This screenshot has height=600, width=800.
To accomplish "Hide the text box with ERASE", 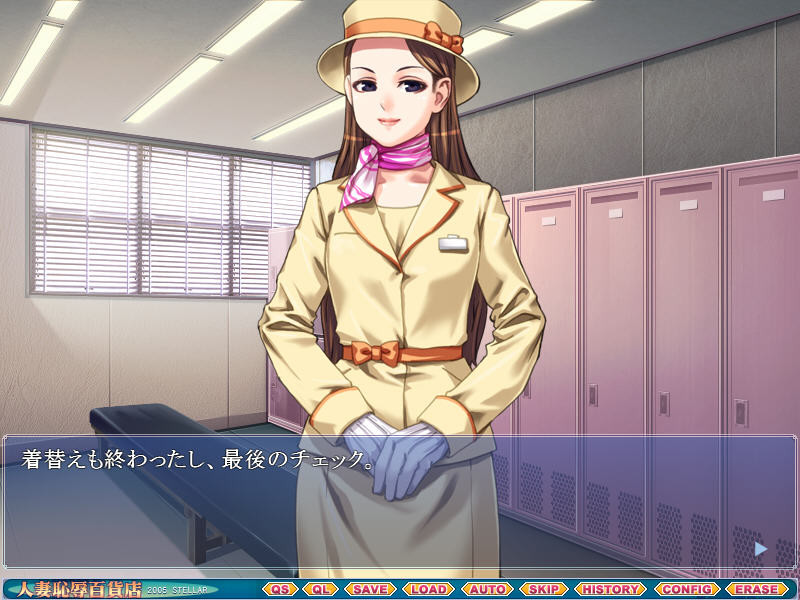I will click(x=757, y=589).
